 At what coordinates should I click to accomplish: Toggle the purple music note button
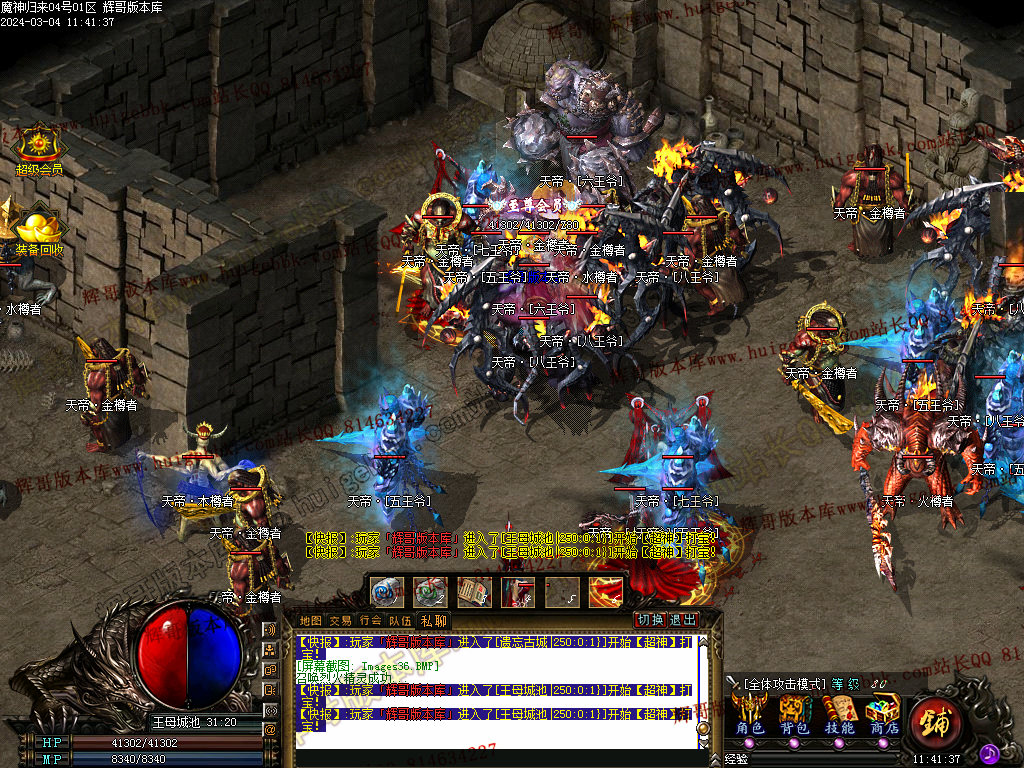click(989, 752)
